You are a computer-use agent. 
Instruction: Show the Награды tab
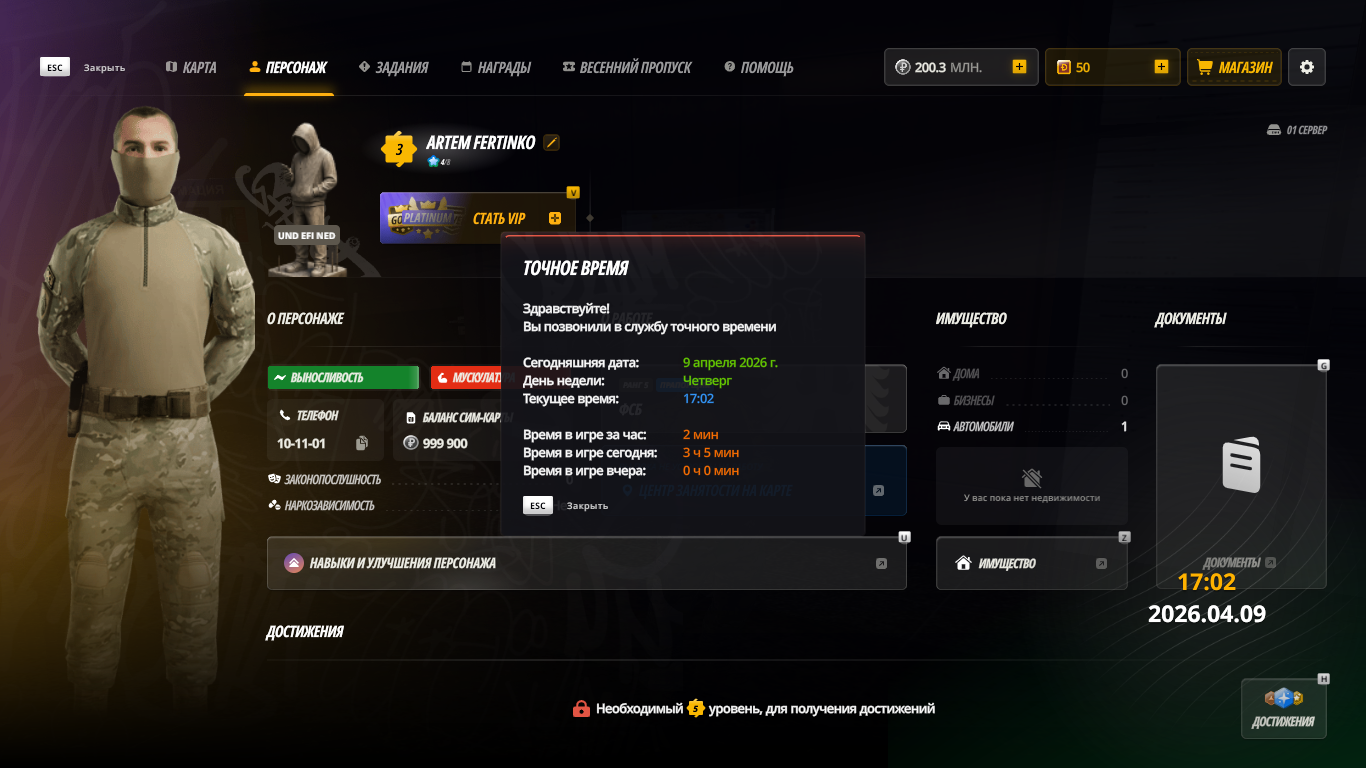pyautogui.click(x=495, y=68)
